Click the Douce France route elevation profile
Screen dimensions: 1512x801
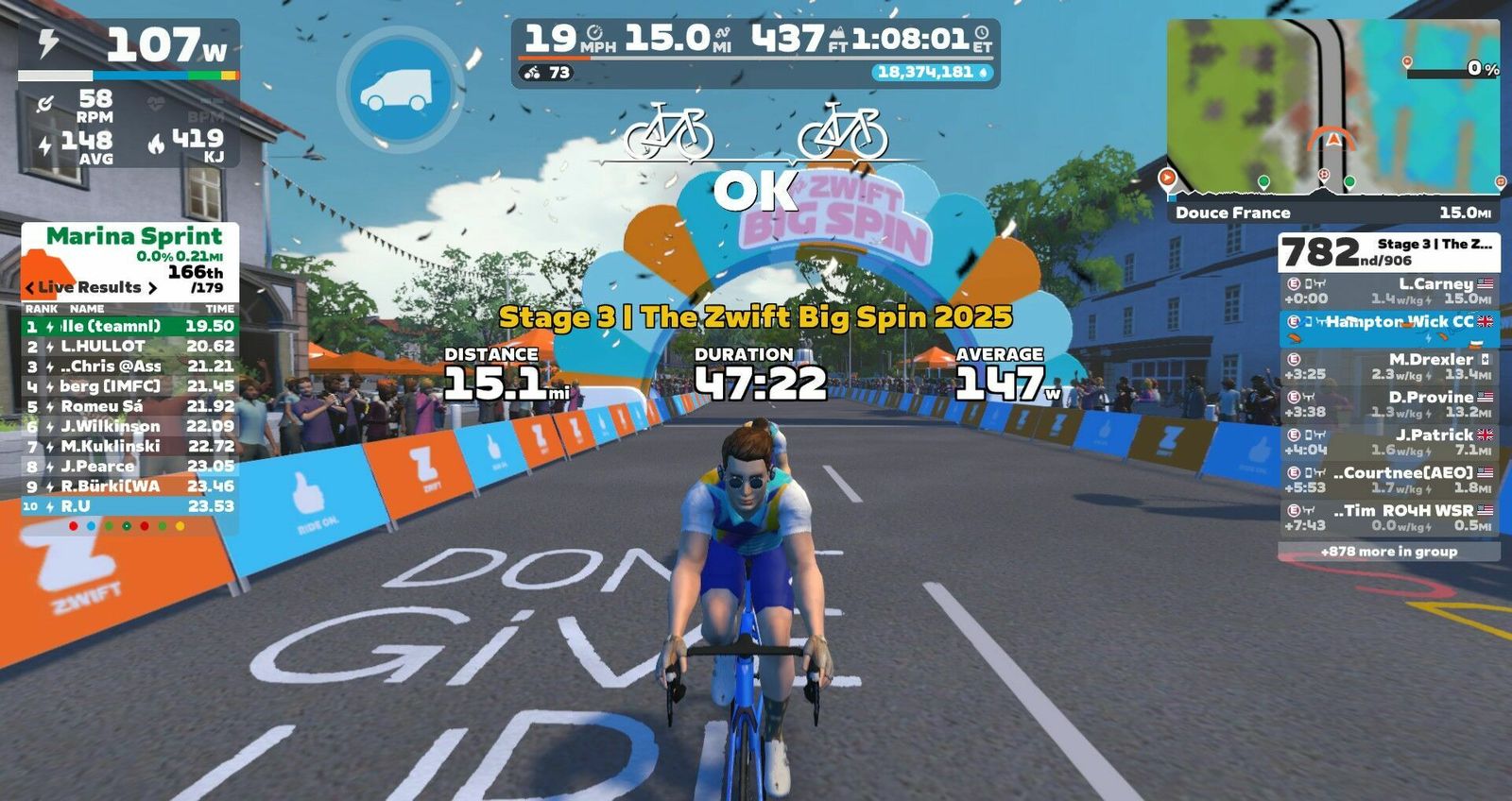1332,191
